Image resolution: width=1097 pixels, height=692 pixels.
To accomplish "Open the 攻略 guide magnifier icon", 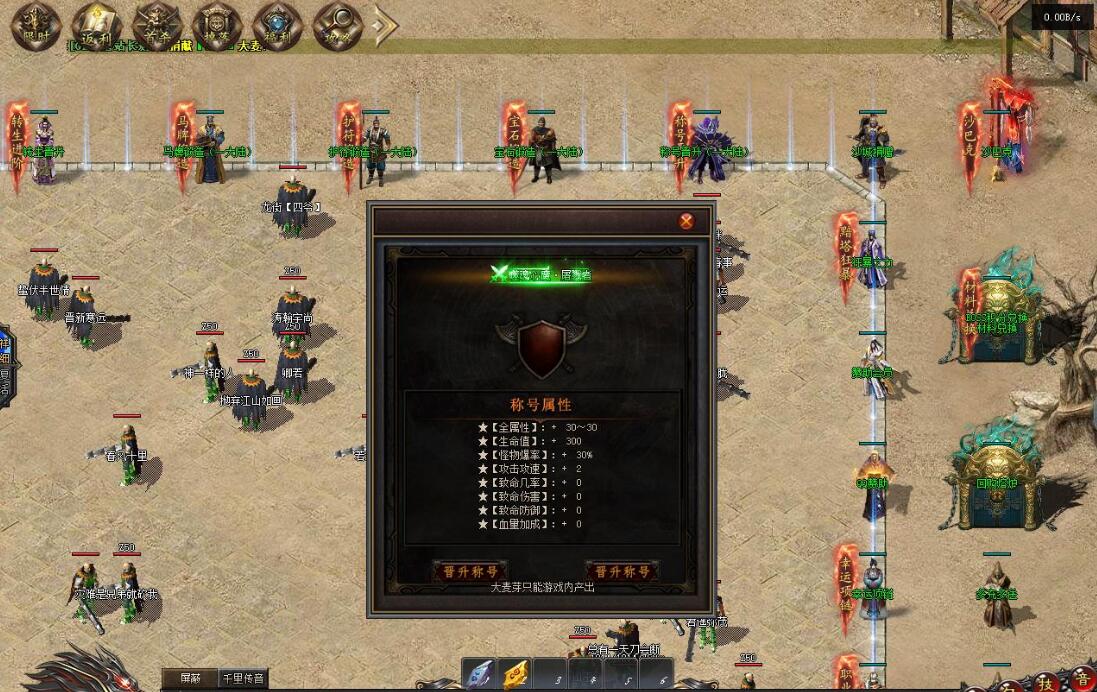I will click(337, 25).
